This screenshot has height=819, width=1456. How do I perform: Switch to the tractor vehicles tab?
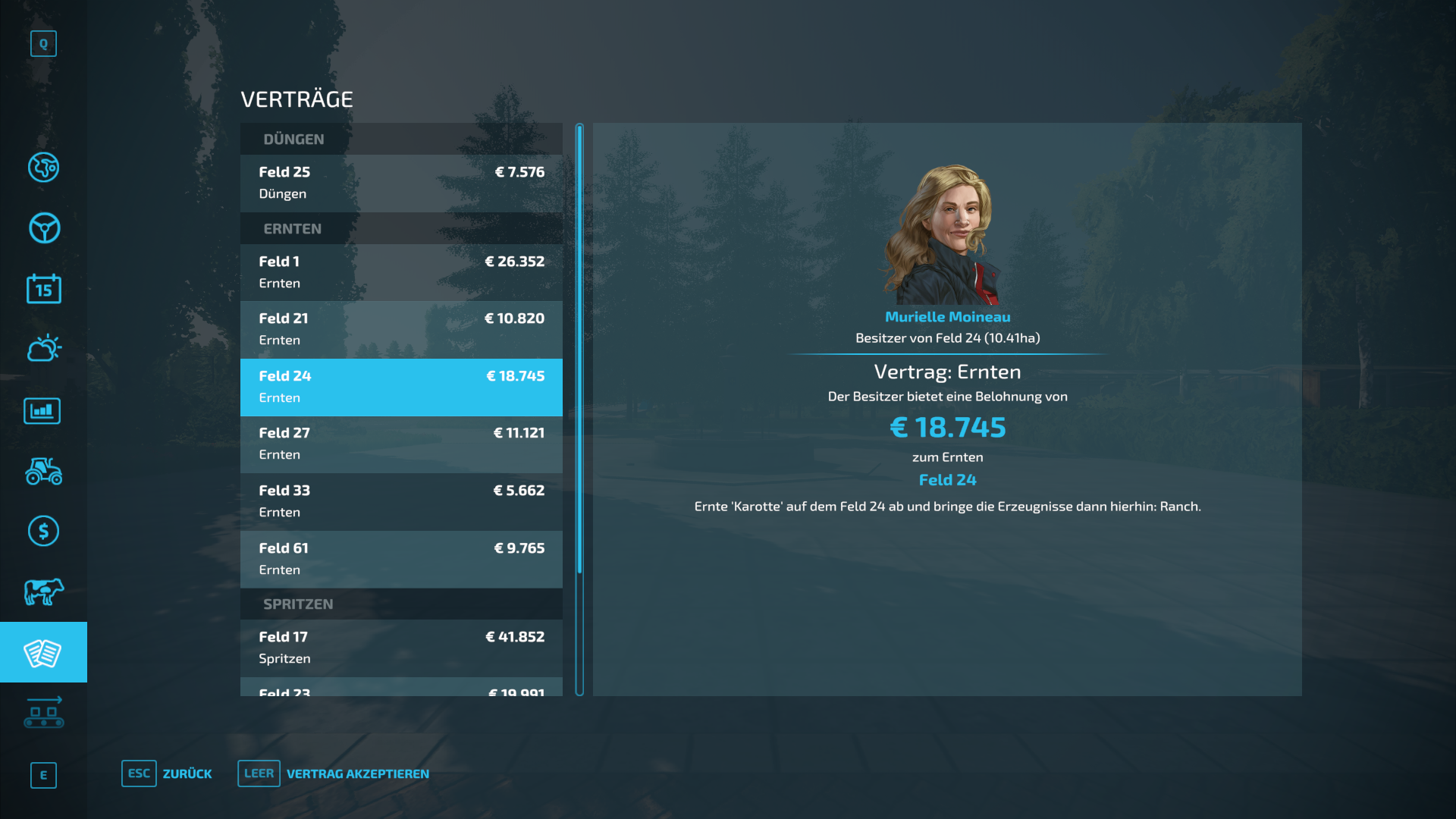pos(44,471)
